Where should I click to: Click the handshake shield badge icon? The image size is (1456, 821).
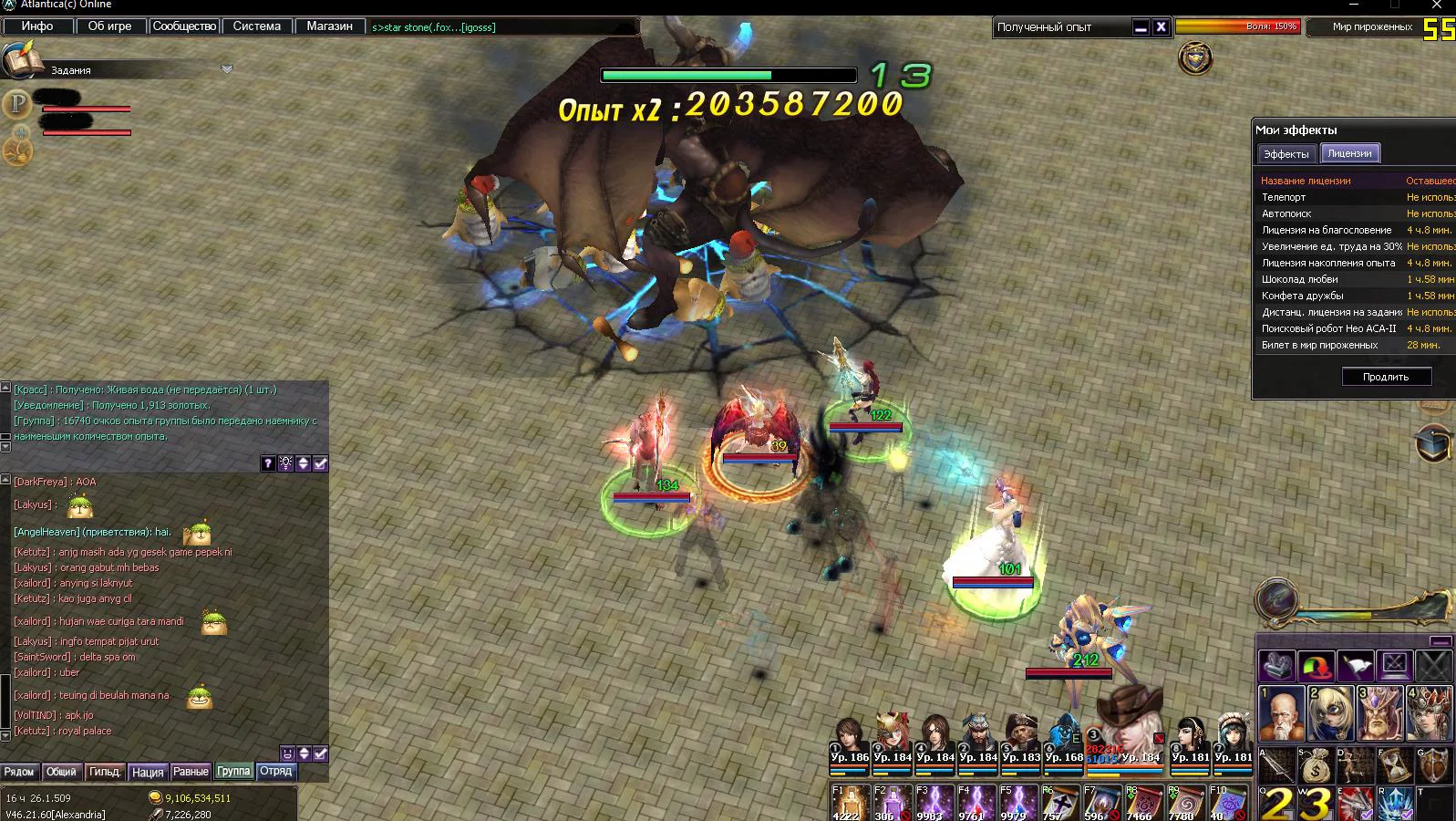point(1195,59)
